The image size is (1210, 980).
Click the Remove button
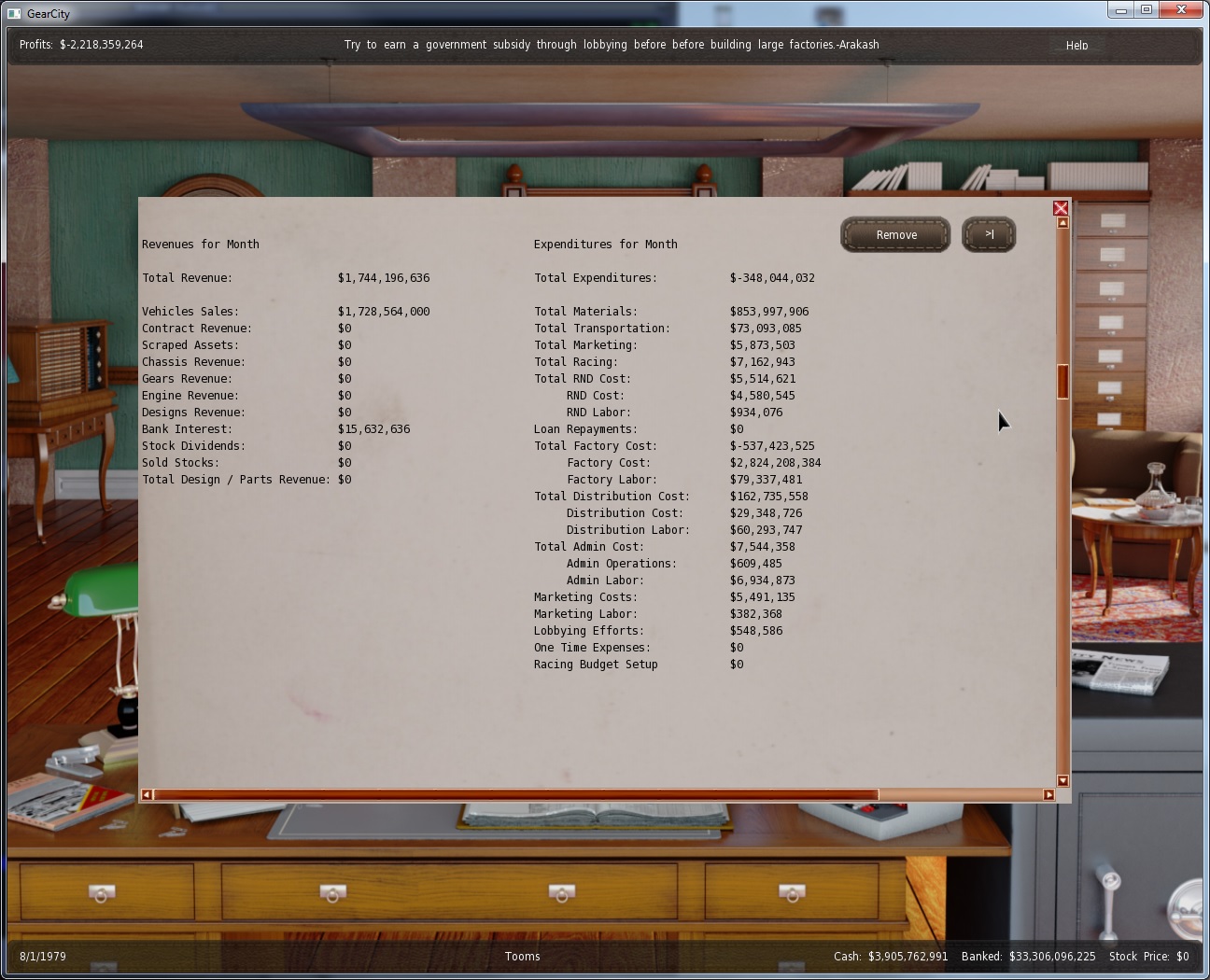895,235
